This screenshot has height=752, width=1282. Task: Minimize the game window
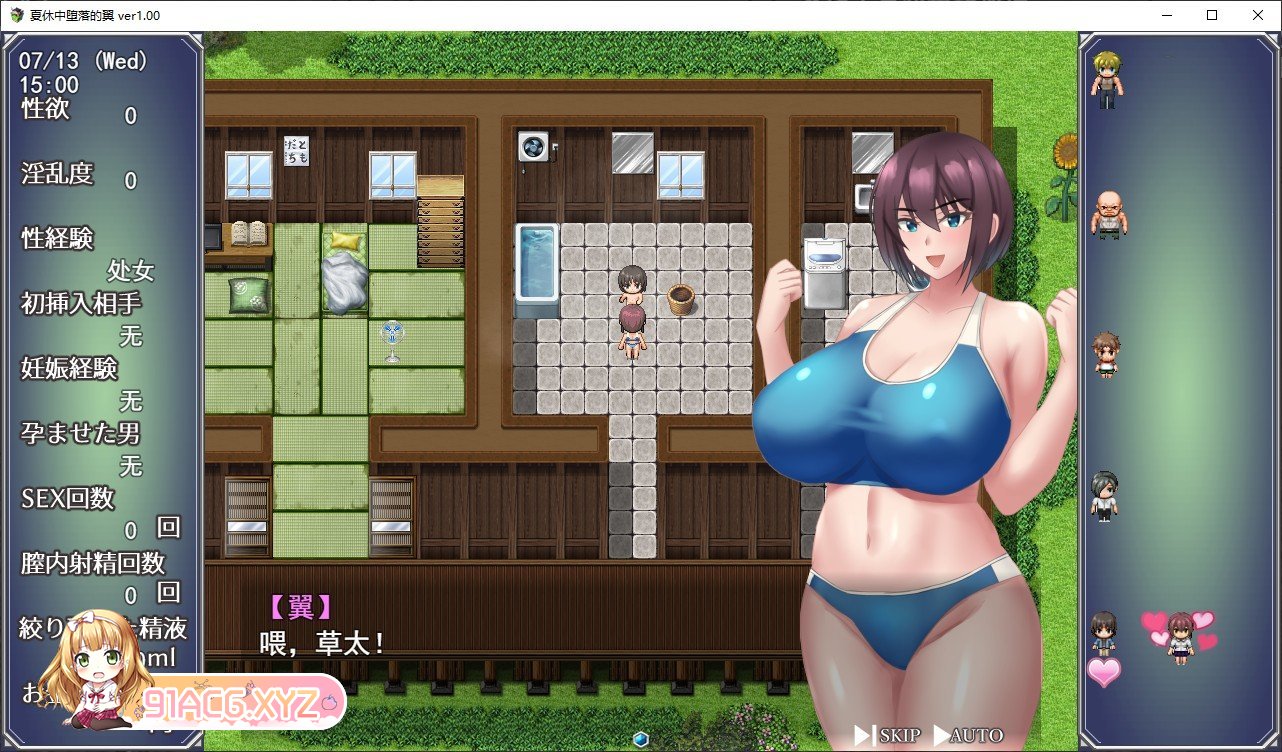tap(1166, 15)
